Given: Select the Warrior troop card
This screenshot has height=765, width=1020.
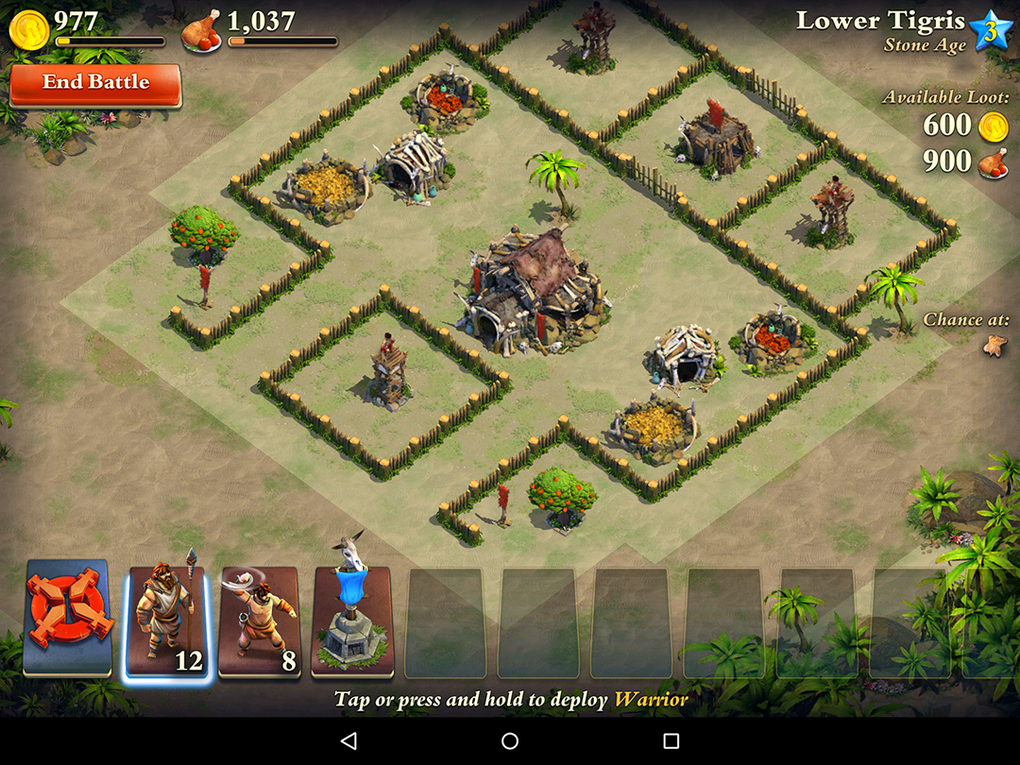Looking at the screenshot, I should (167, 621).
